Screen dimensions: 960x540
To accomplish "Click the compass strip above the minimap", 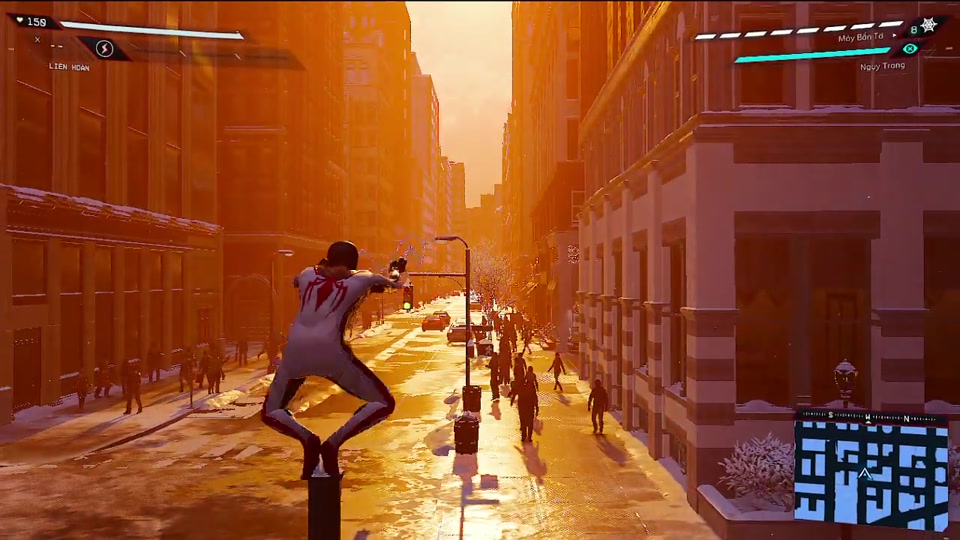I will coord(869,417).
